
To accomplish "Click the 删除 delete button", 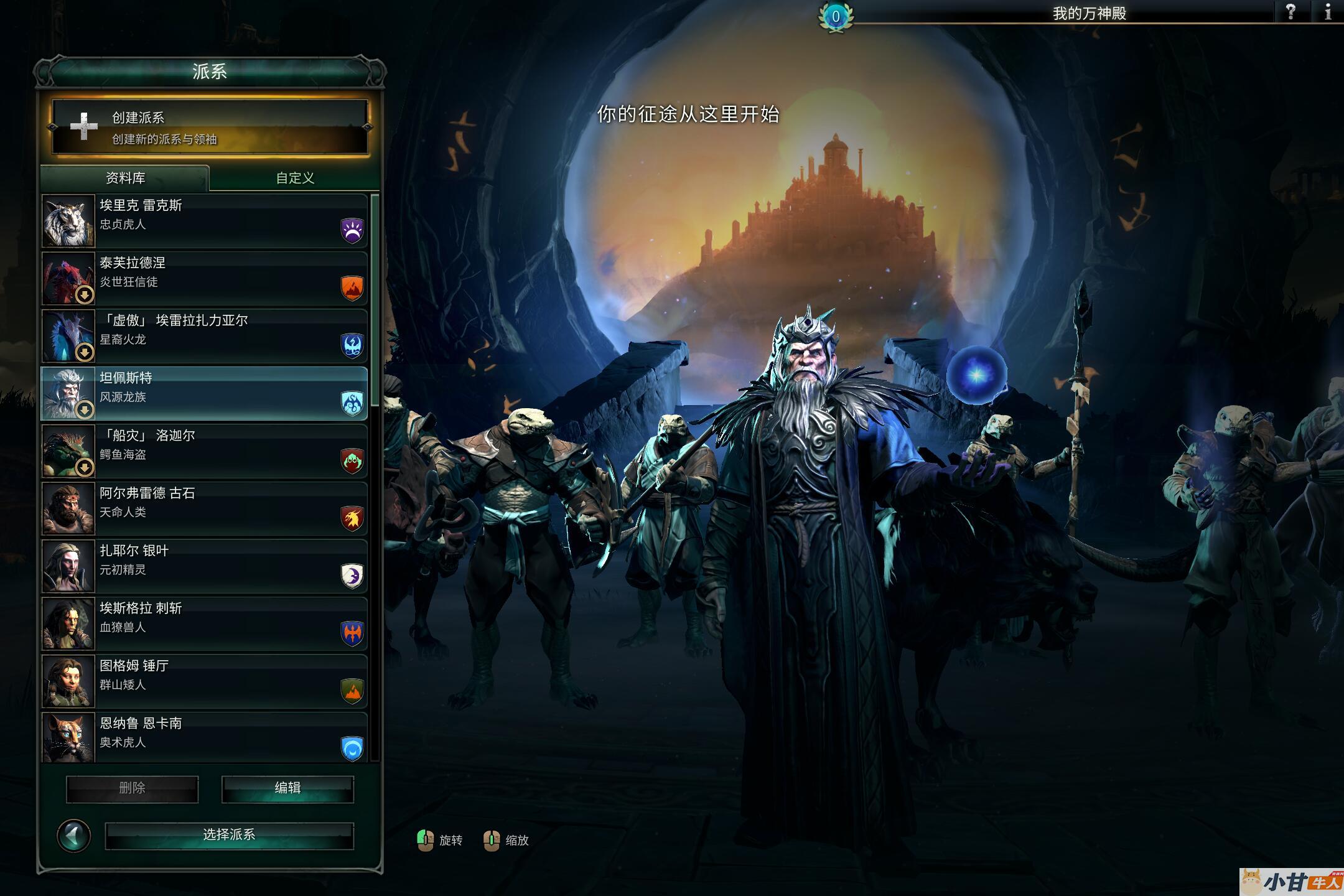I will [x=132, y=788].
